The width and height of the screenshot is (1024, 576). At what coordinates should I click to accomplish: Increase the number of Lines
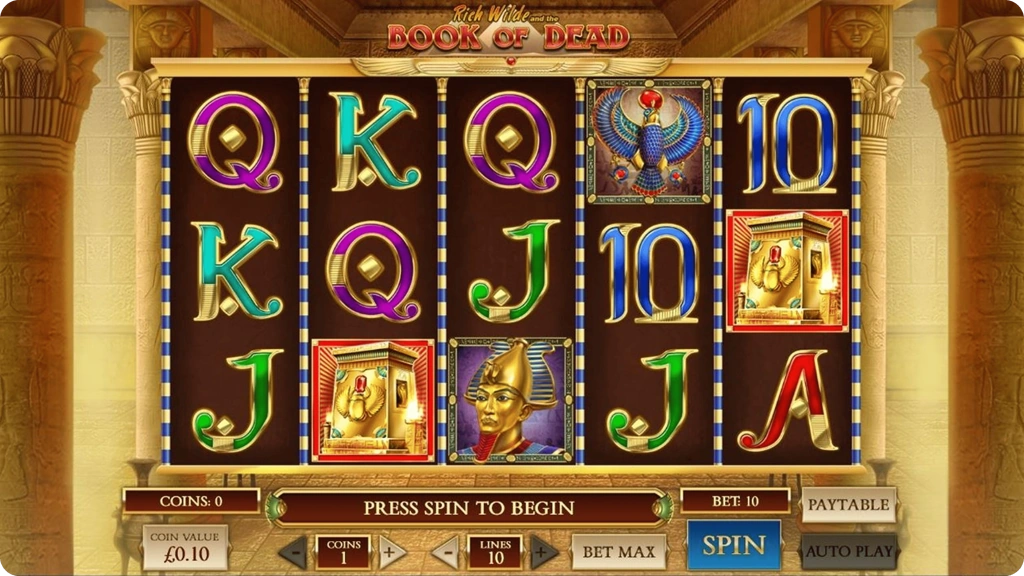pos(543,551)
